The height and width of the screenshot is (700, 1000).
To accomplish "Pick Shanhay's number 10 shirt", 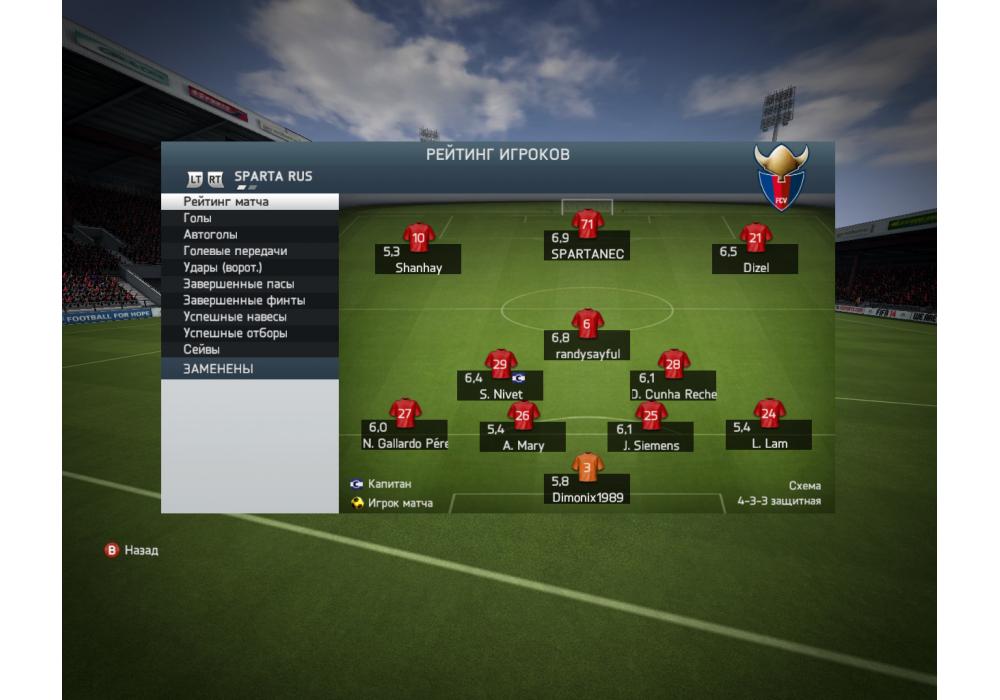I will [418, 238].
